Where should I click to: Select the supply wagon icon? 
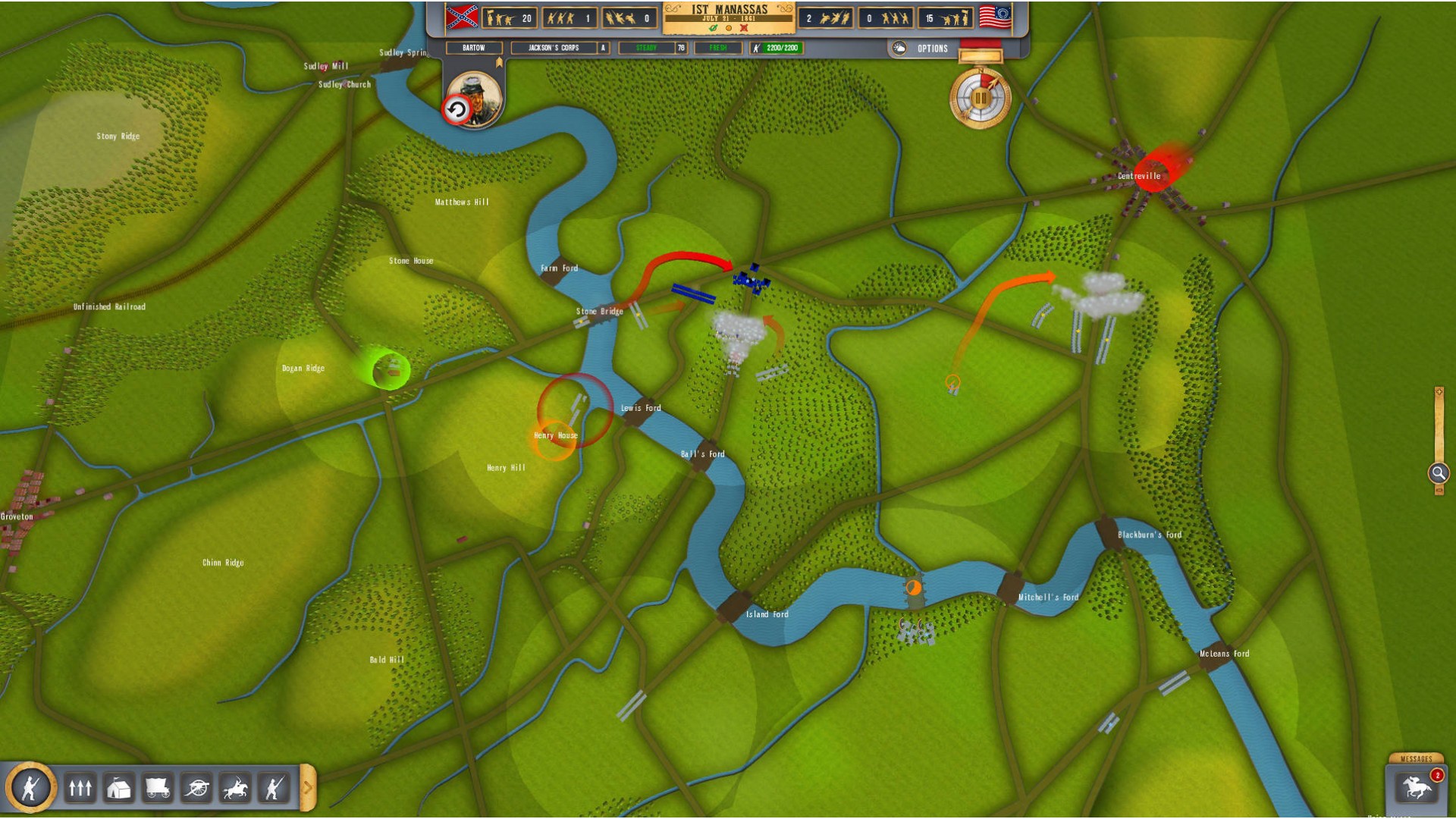158,789
